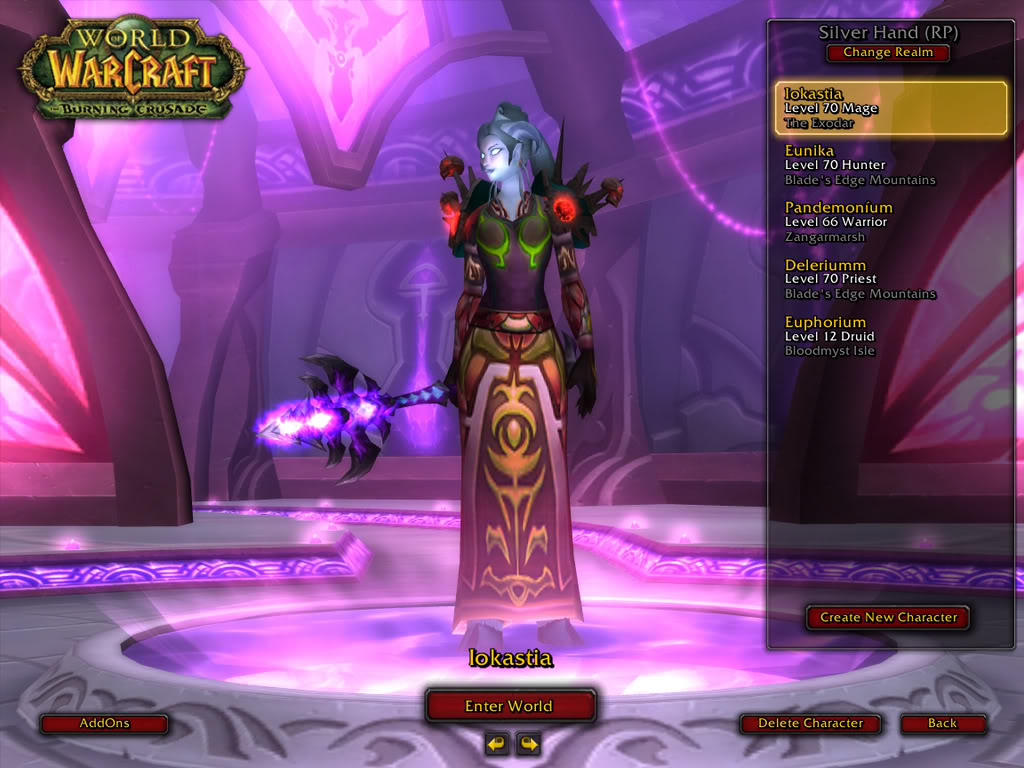1024x768 pixels.
Task: Click the Enter World button
Action: pyautogui.click(x=510, y=706)
